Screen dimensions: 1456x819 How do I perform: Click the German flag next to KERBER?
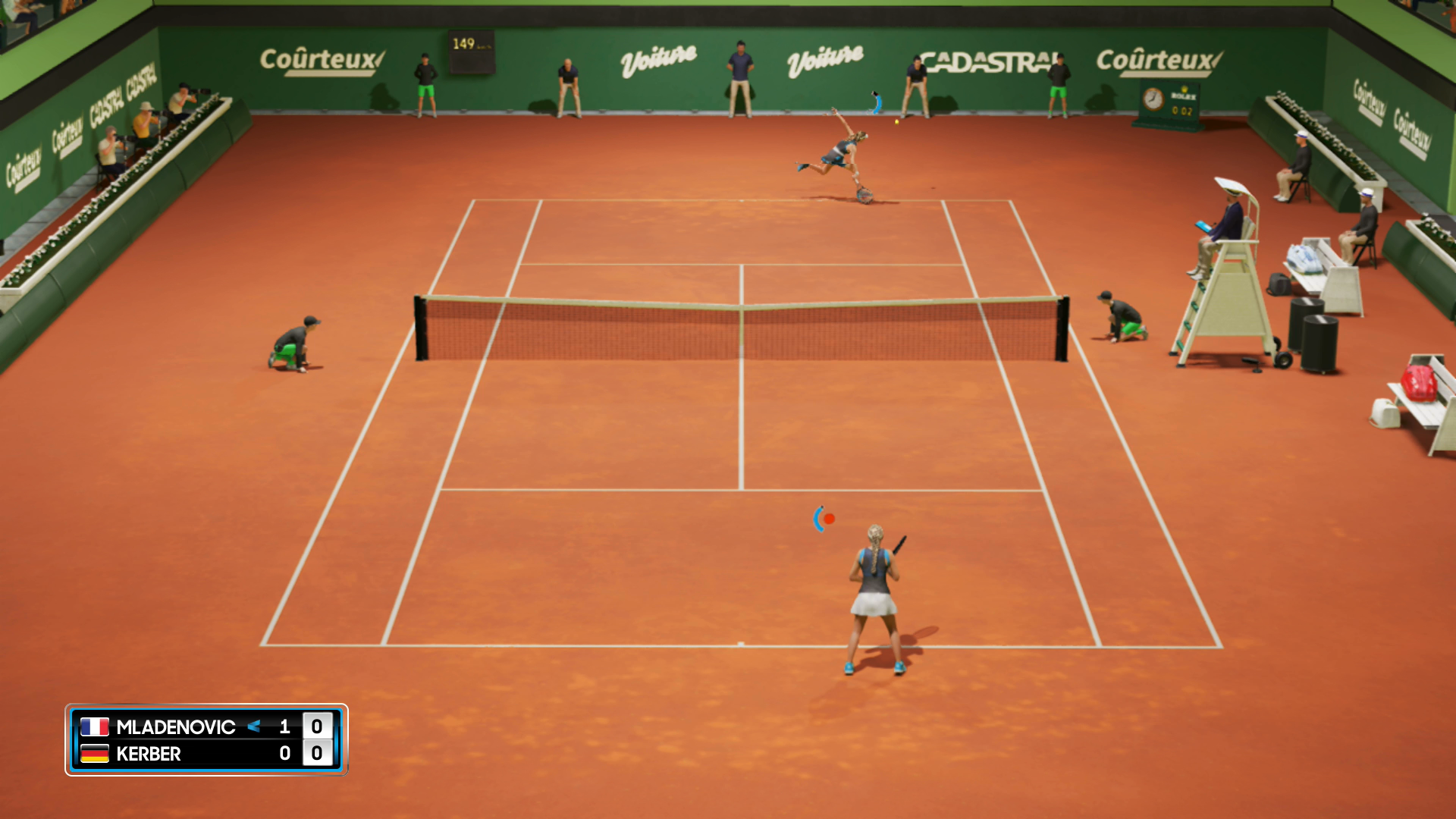[x=94, y=754]
